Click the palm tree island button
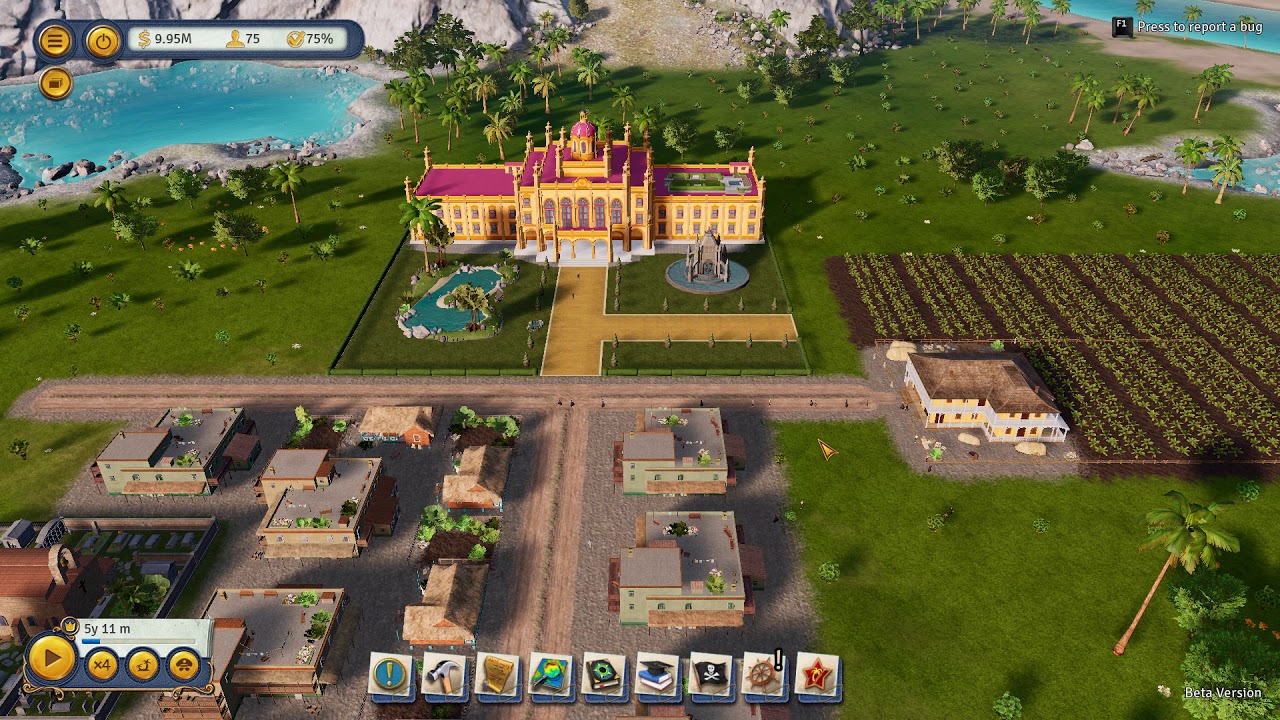 [143, 664]
